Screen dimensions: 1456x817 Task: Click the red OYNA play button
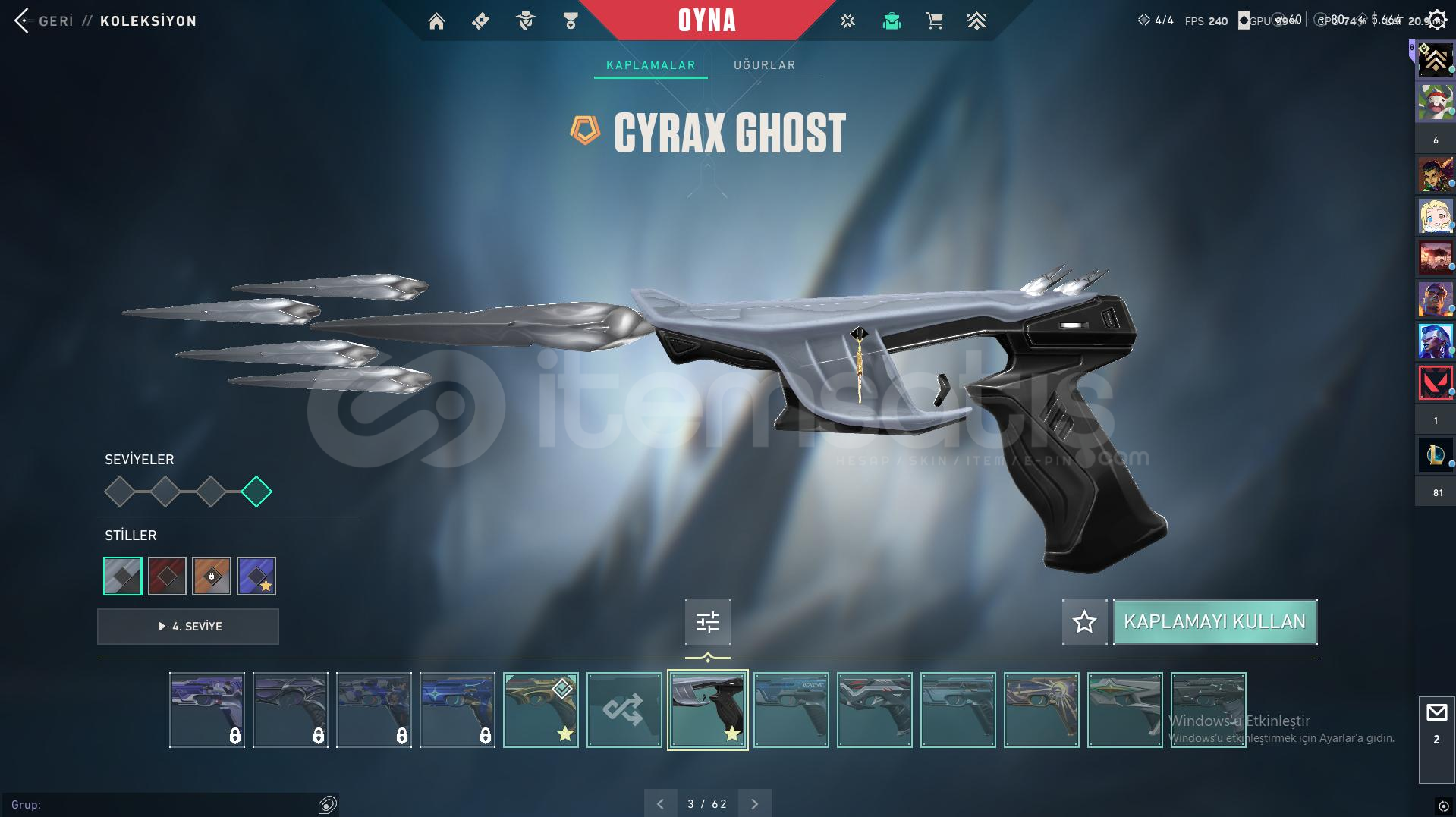(x=706, y=20)
